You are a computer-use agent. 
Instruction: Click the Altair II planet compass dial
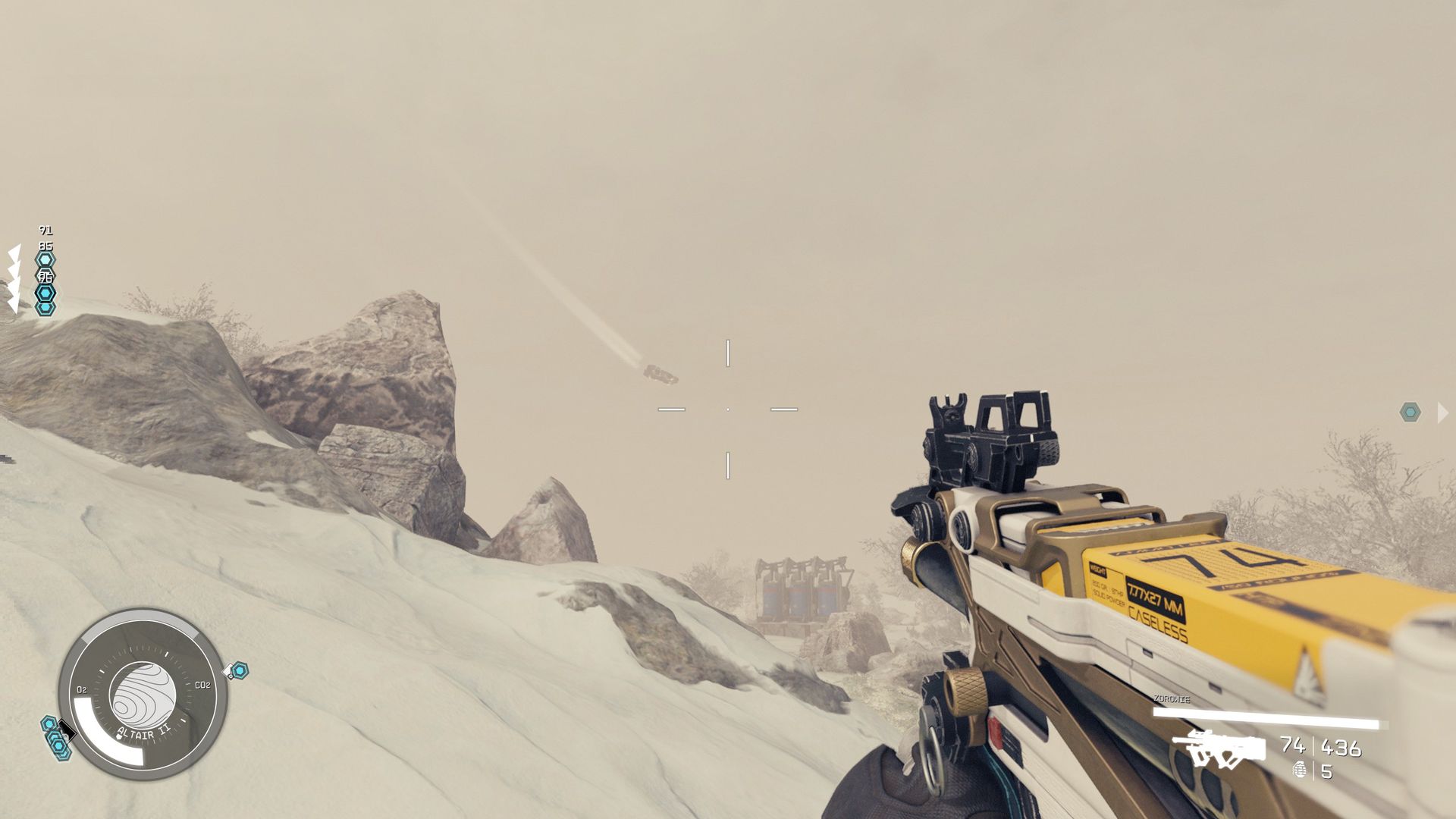pos(143,694)
